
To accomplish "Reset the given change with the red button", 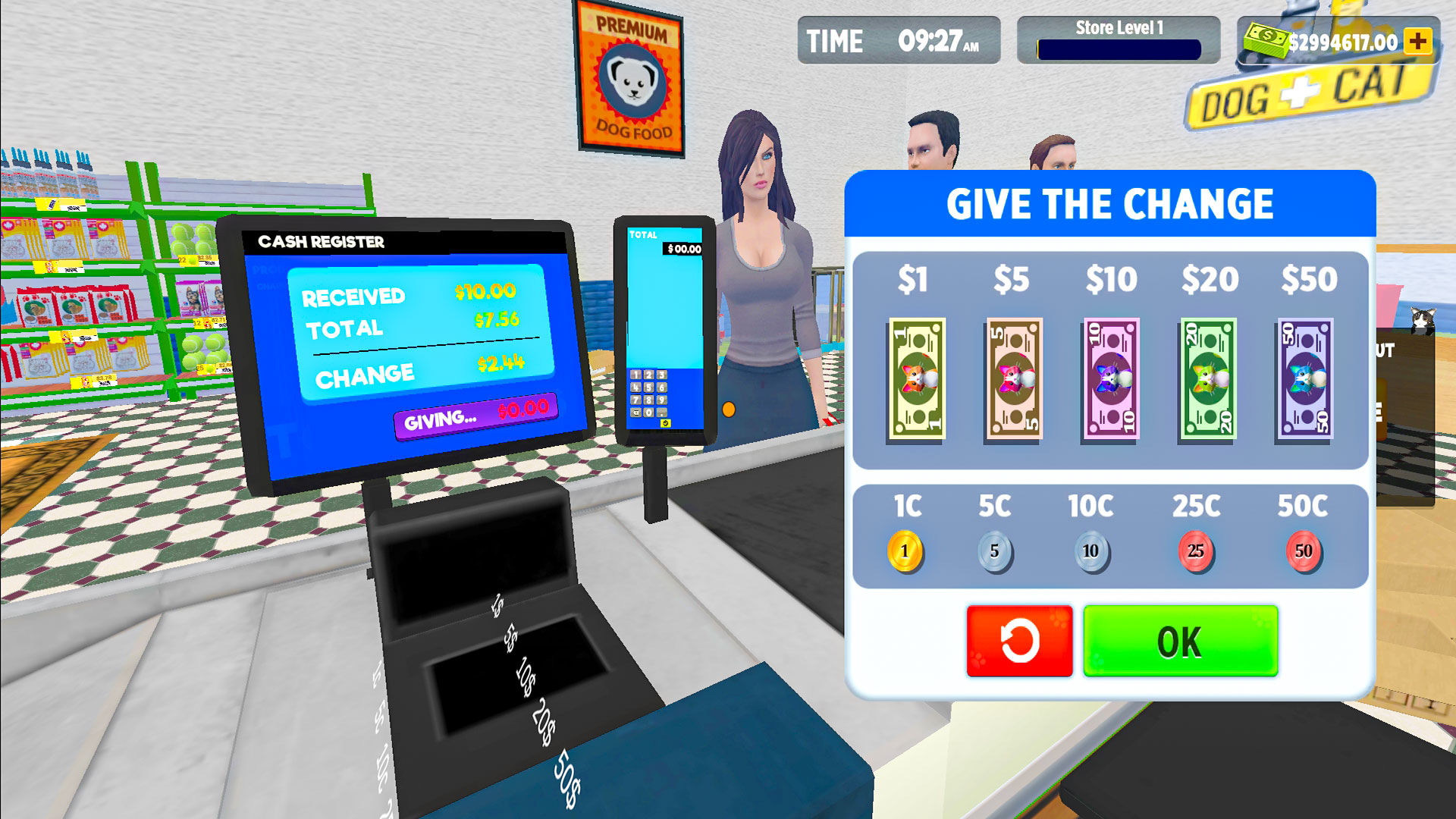I will point(1019,641).
